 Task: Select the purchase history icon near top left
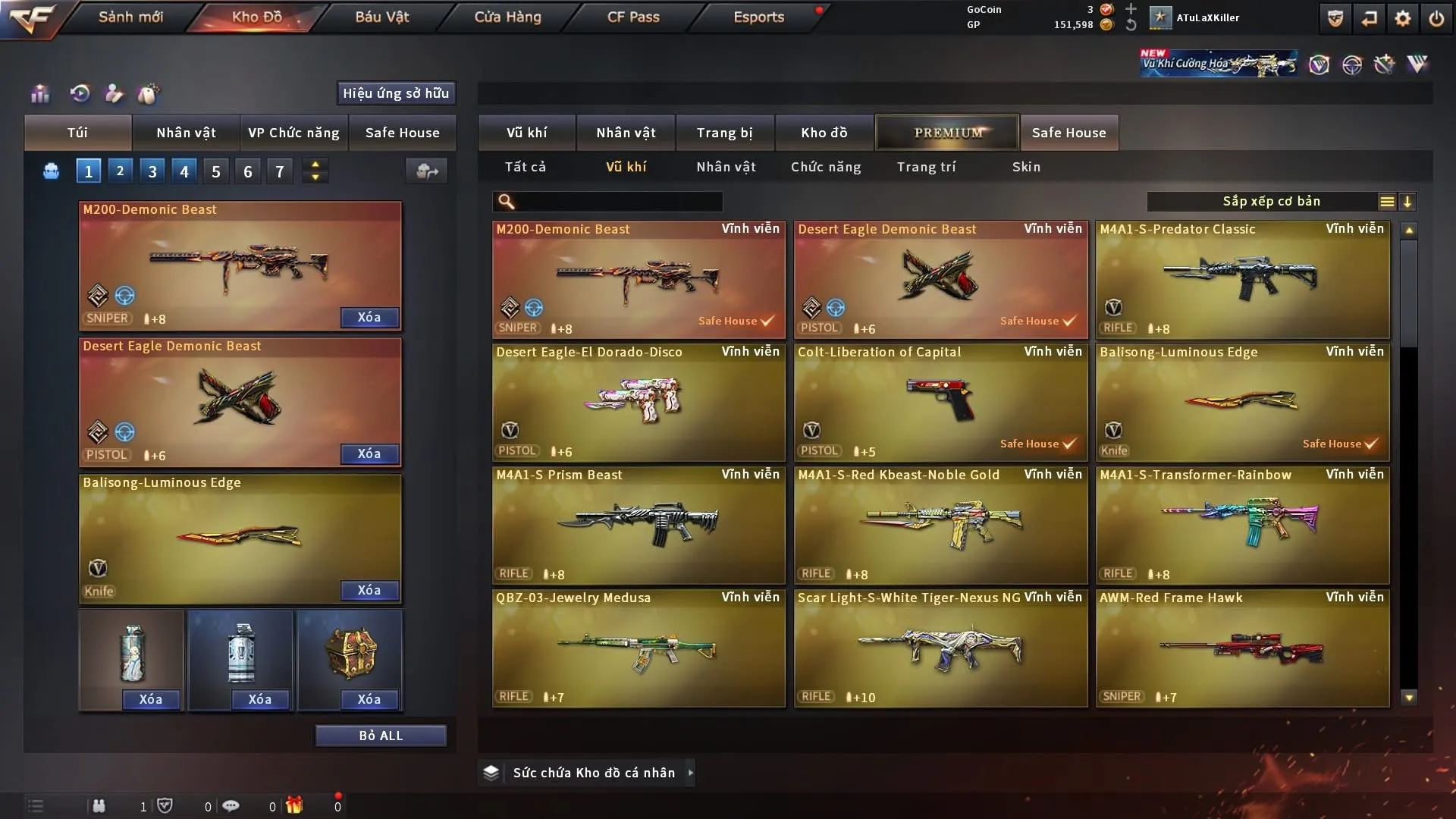pos(80,93)
